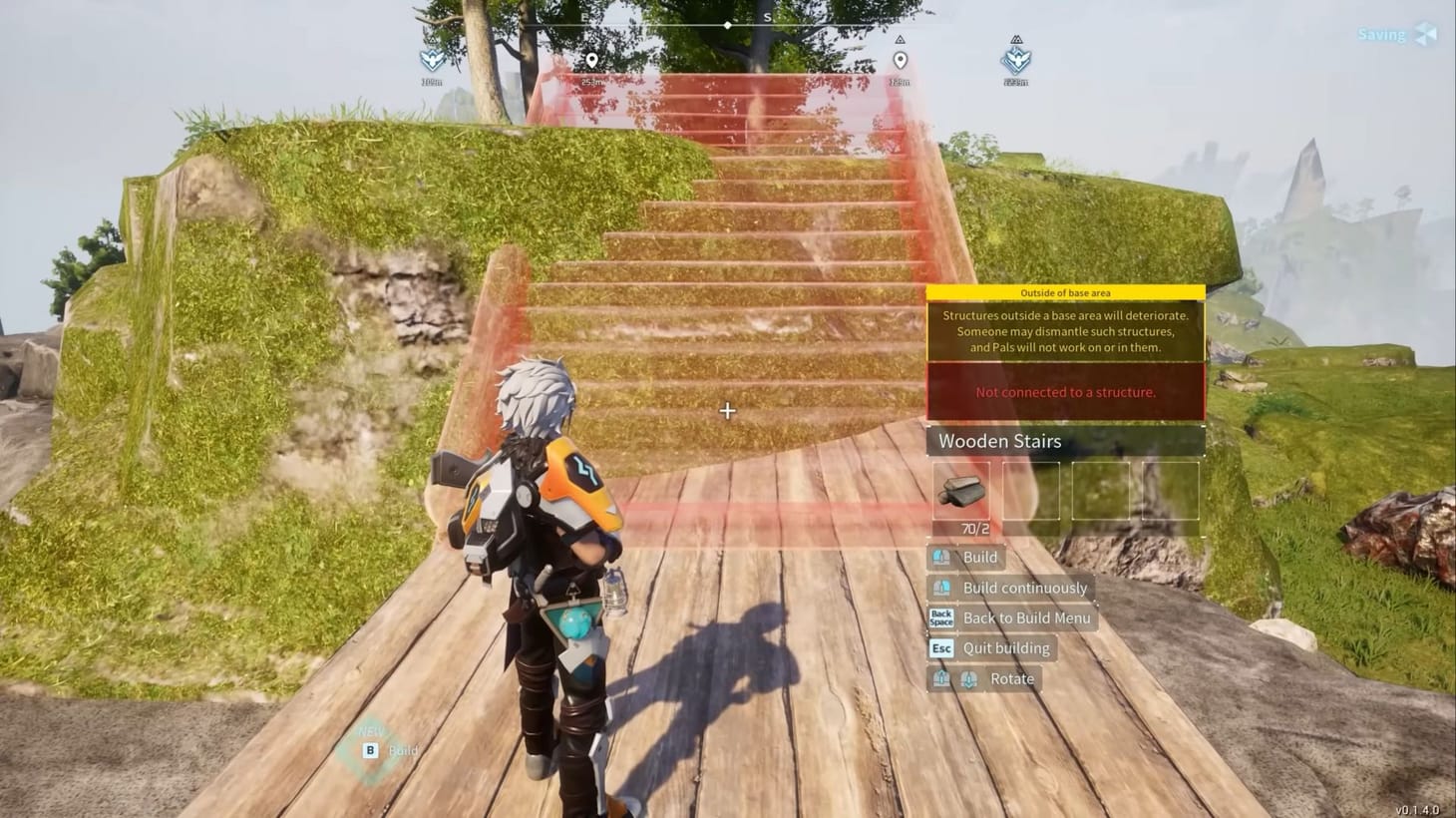This screenshot has height=818, width=1456.
Task: Click the Esc key icon
Action: click(x=941, y=648)
